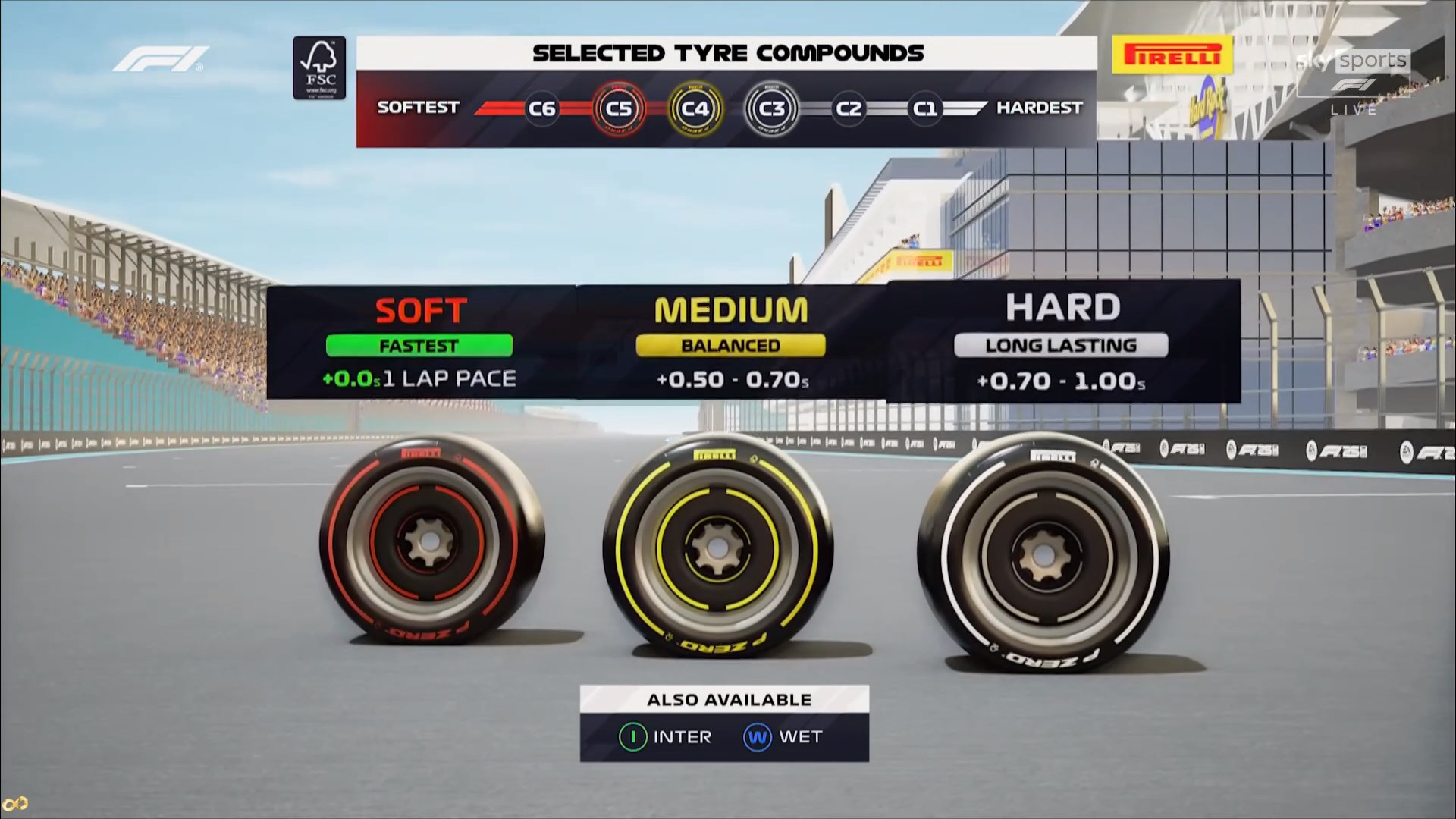Open the FSC logo badge

[319, 68]
